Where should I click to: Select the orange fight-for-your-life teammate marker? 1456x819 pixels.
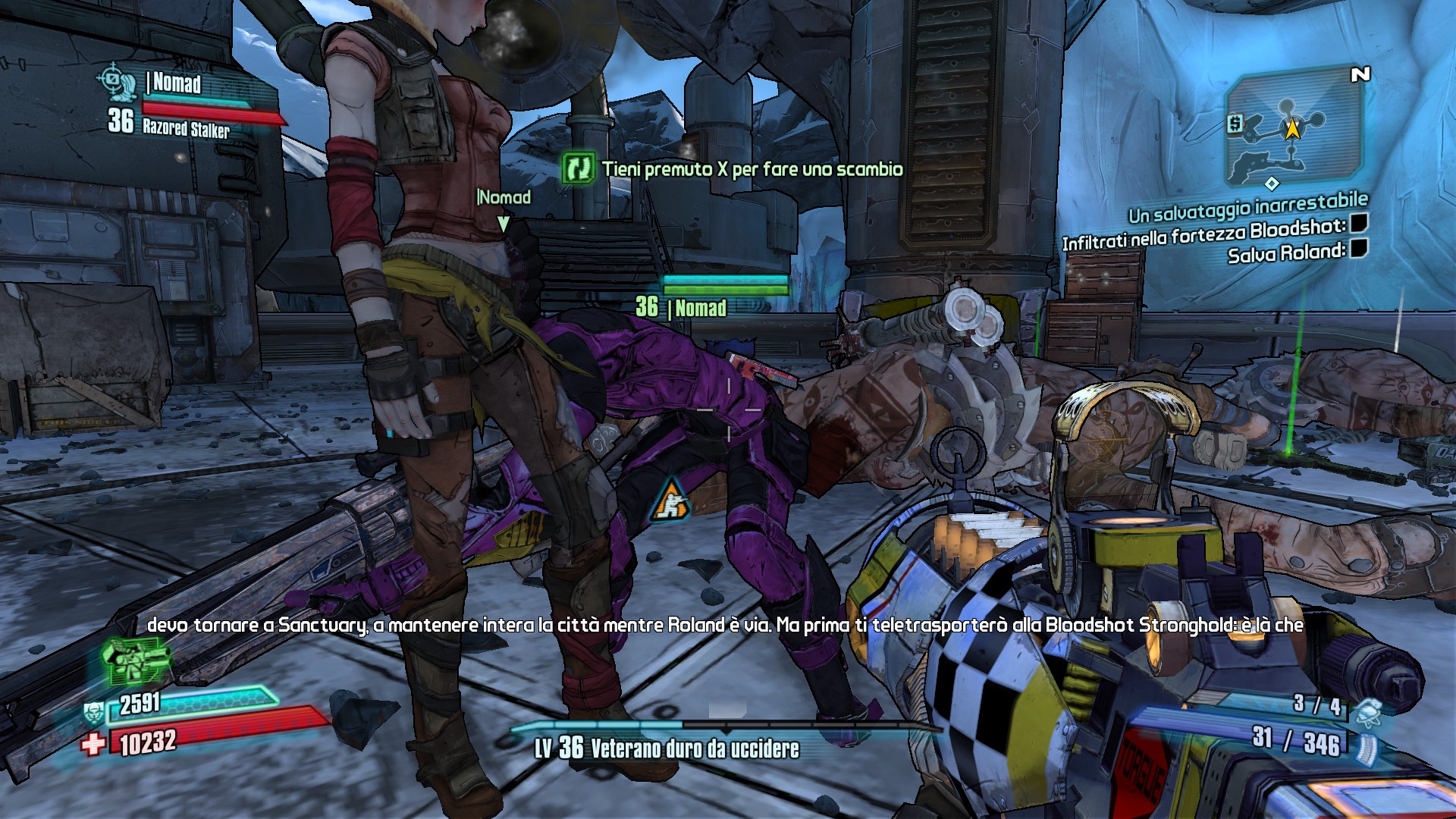coord(670,500)
